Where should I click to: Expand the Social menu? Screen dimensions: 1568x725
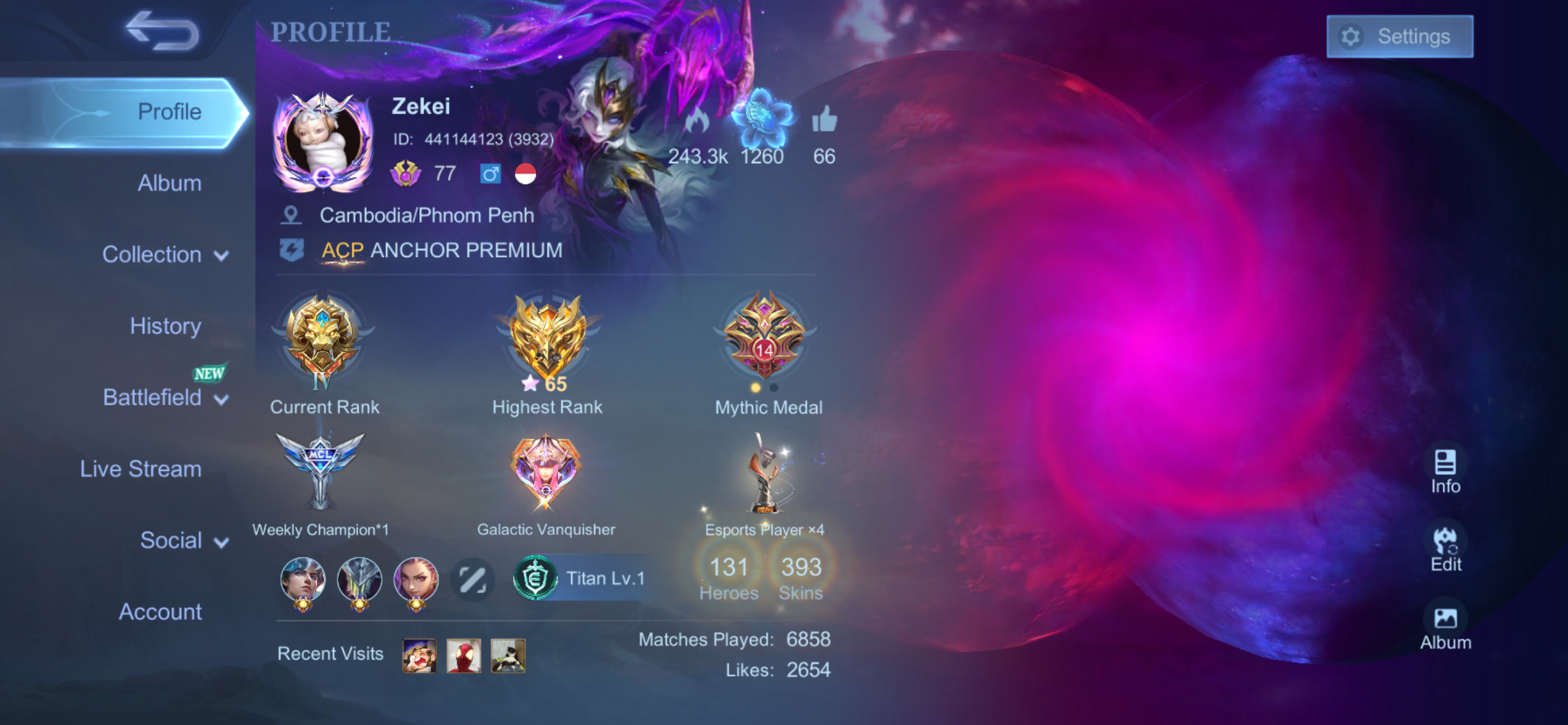(183, 540)
